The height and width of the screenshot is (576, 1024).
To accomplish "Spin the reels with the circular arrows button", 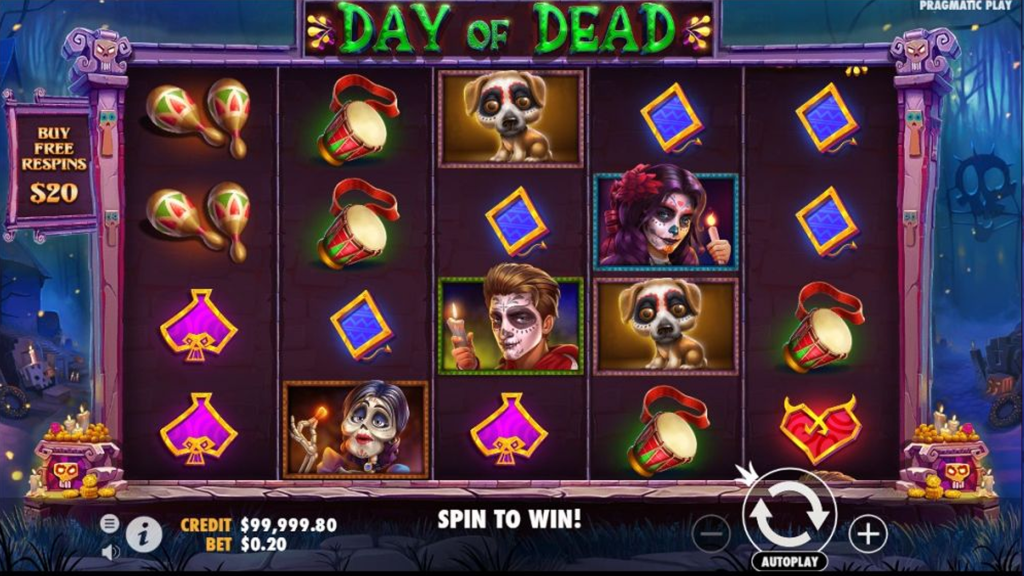I will tap(789, 512).
